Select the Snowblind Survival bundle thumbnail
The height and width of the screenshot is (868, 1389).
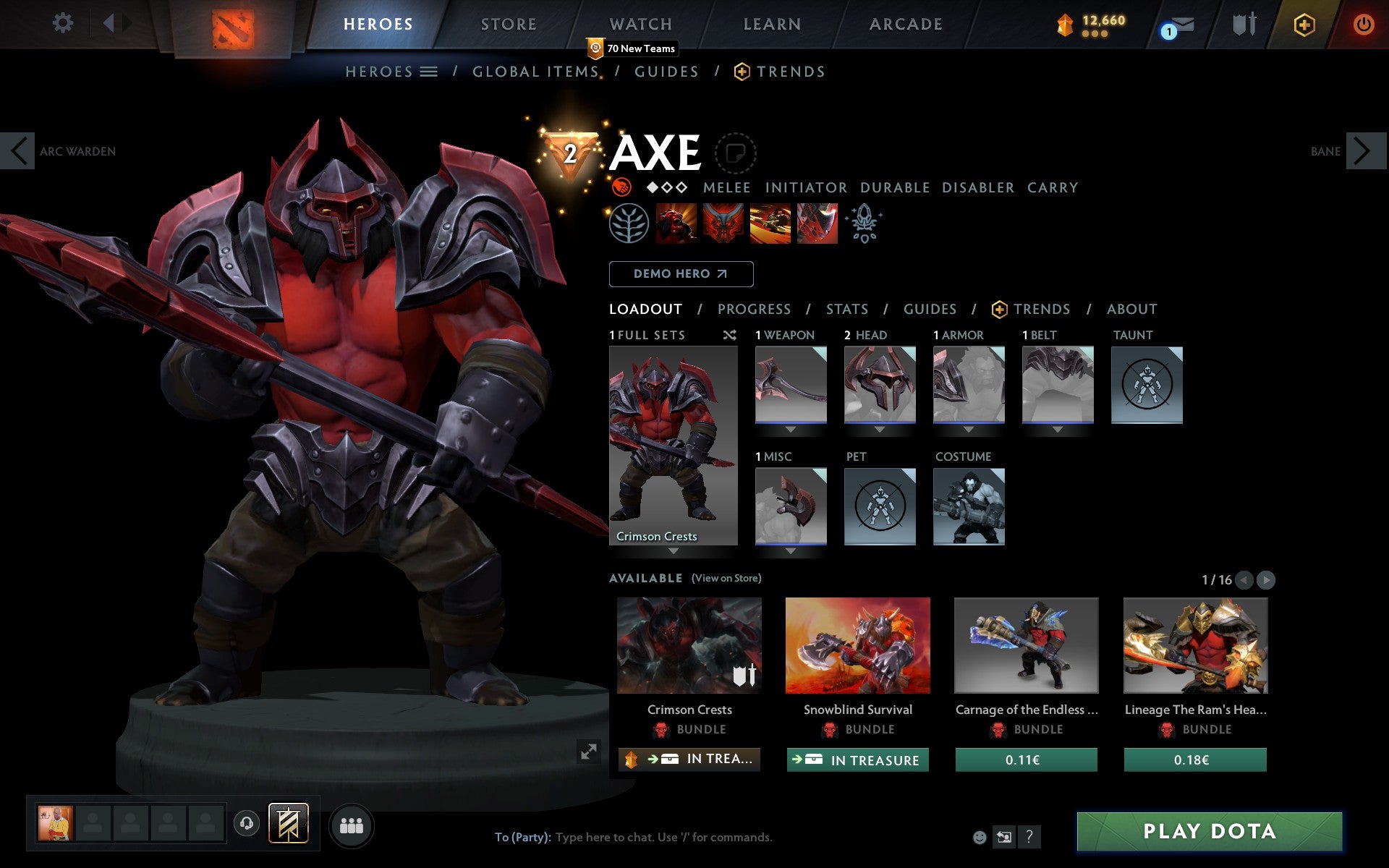pos(857,645)
